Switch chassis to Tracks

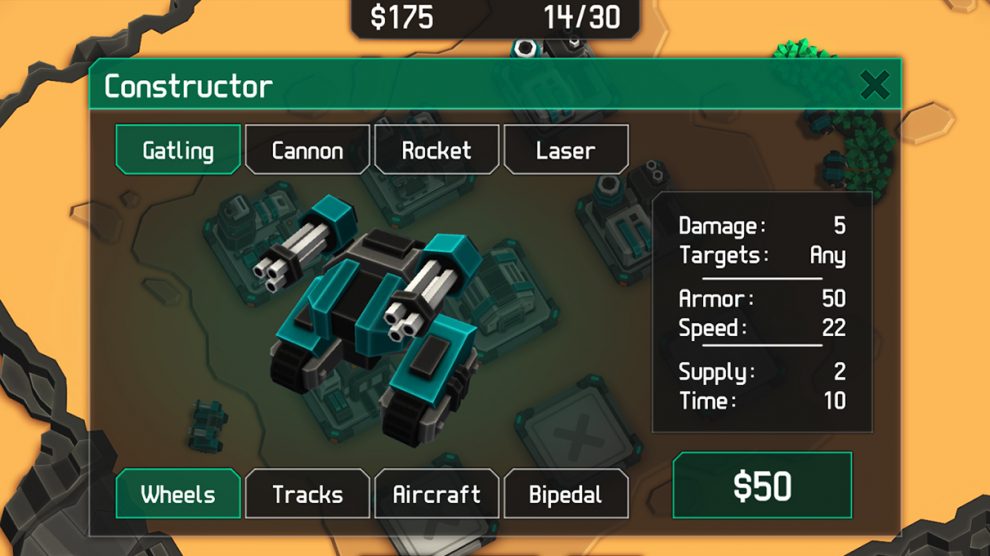[x=307, y=494]
